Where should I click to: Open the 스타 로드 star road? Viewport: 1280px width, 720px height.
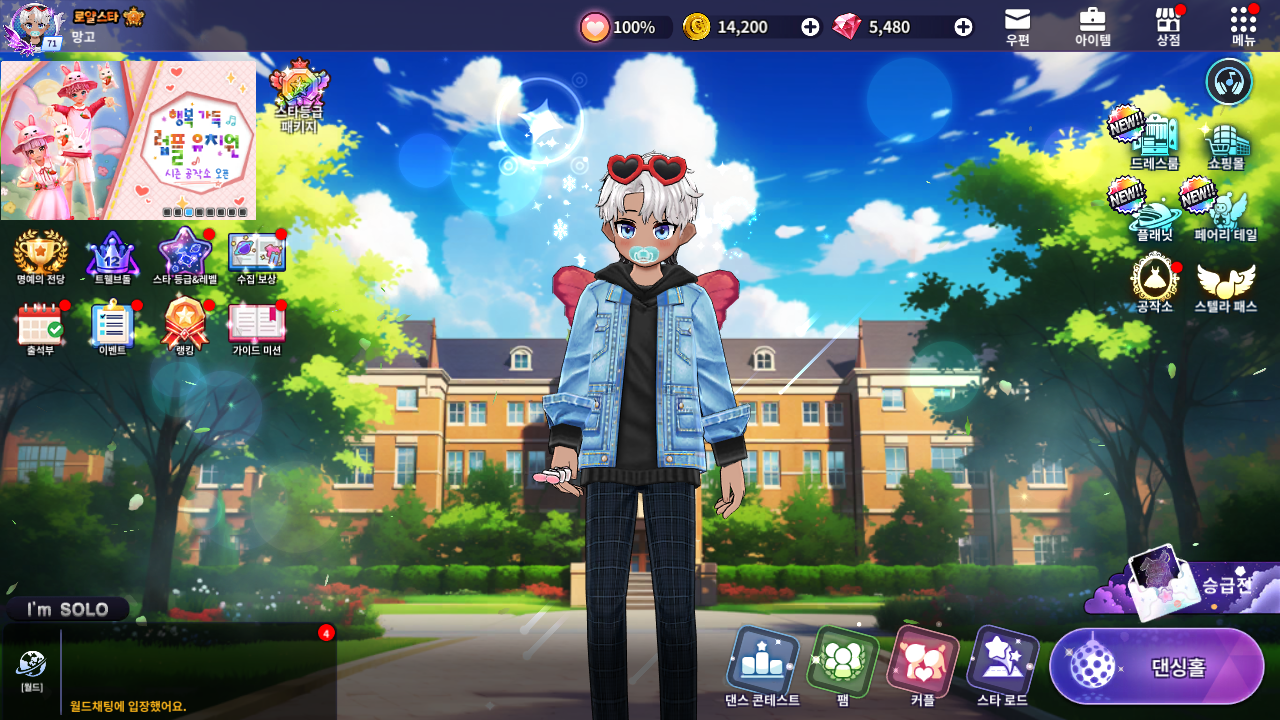[1002, 665]
